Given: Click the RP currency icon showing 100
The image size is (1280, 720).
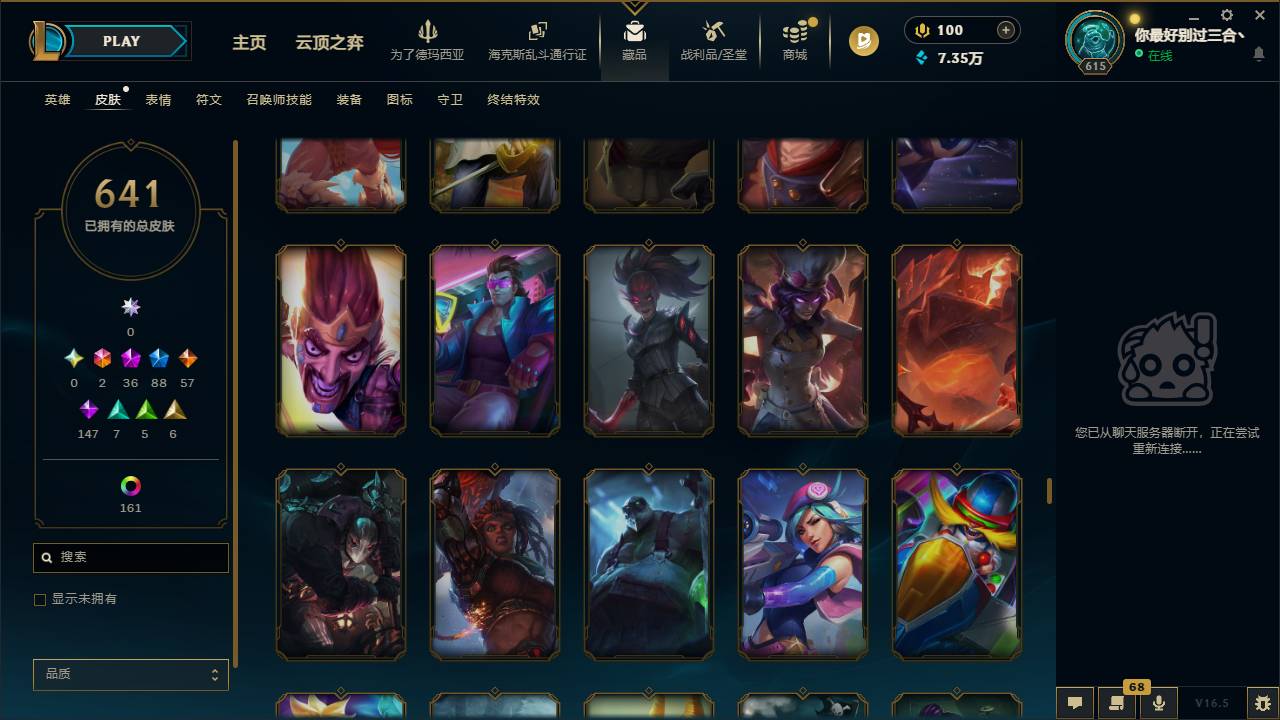Looking at the screenshot, I should pos(921,30).
